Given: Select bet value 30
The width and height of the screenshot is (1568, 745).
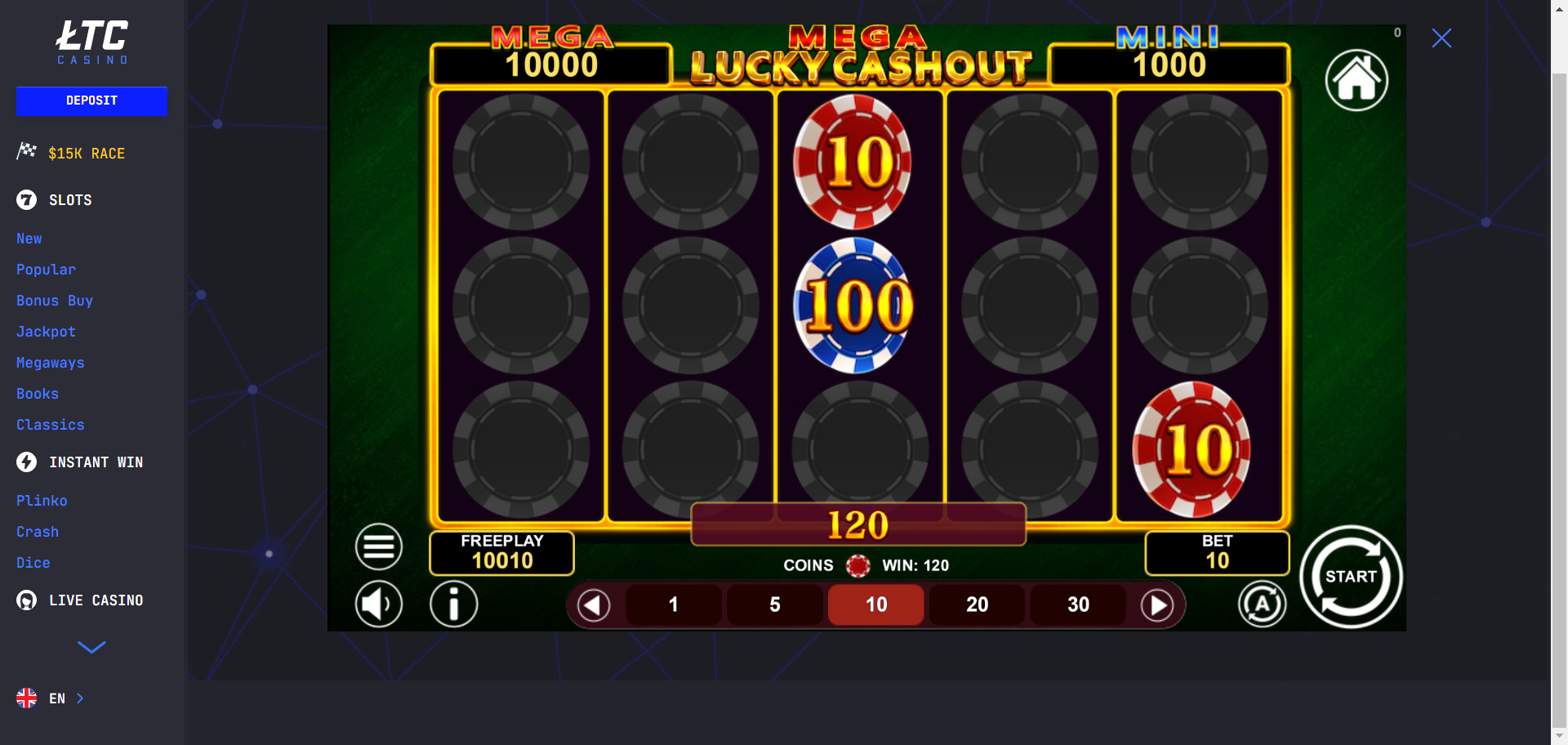Looking at the screenshot, I should tap(1077, 604).
